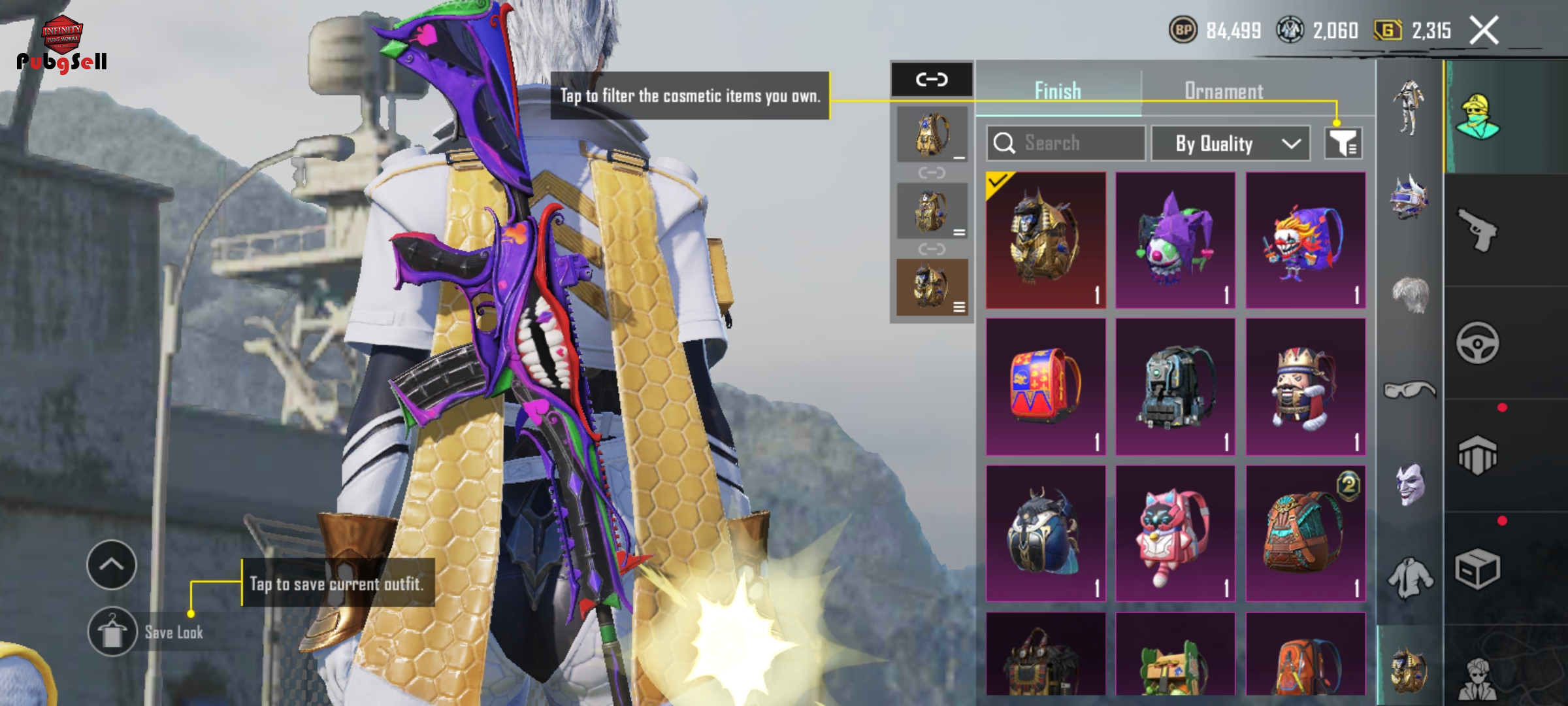Open the joker face mask slot

pos(1410,485)
